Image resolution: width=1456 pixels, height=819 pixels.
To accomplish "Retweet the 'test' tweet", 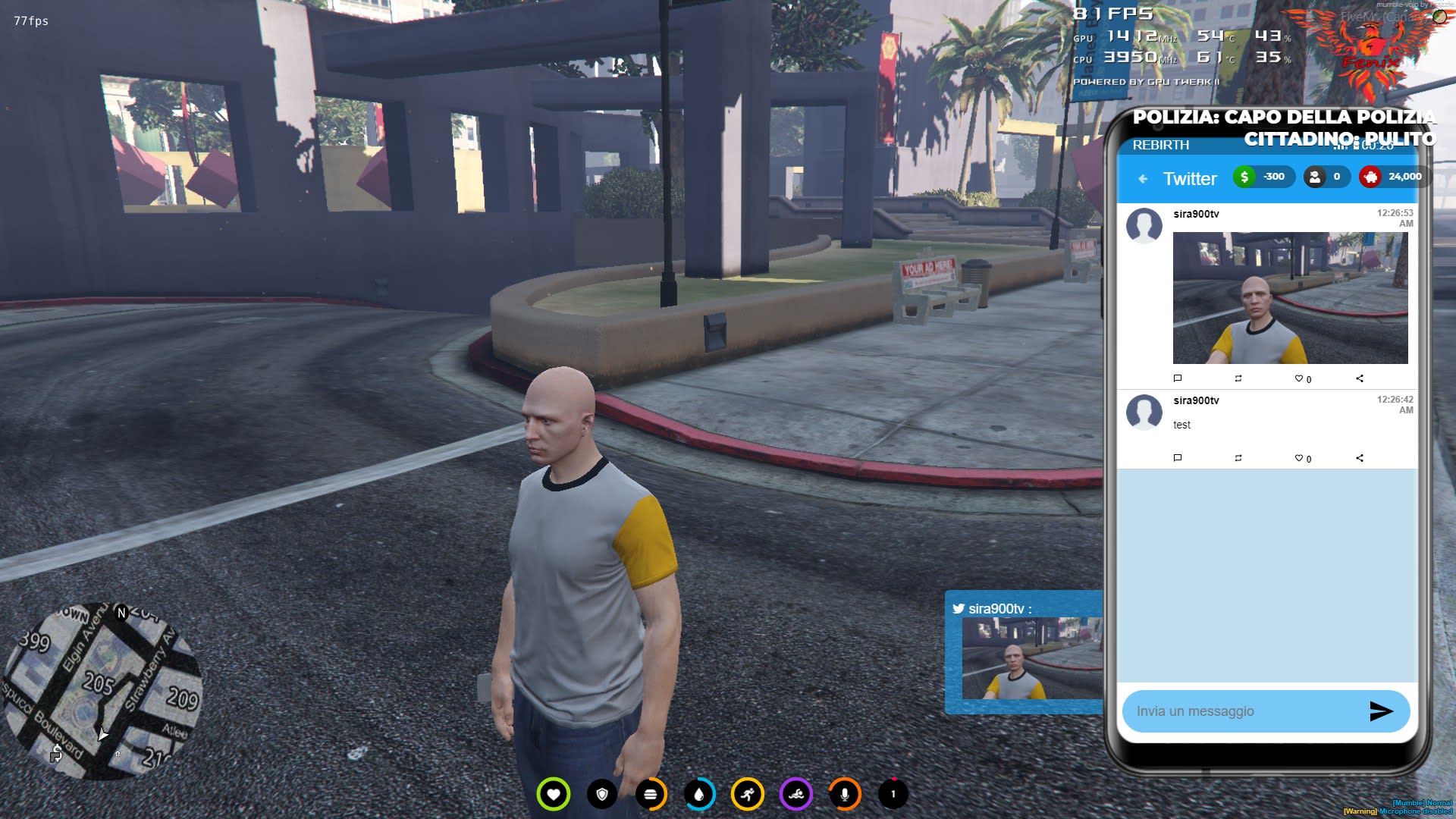I will pos(1238,458).
